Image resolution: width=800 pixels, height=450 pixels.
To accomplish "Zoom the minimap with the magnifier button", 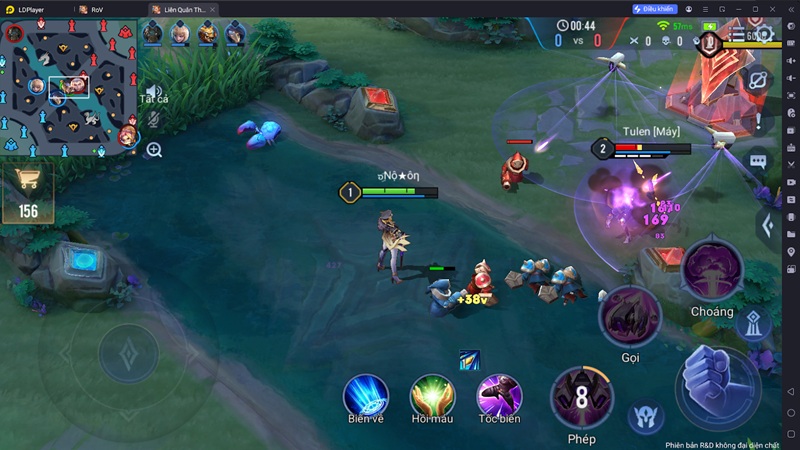I will (154, 150).
